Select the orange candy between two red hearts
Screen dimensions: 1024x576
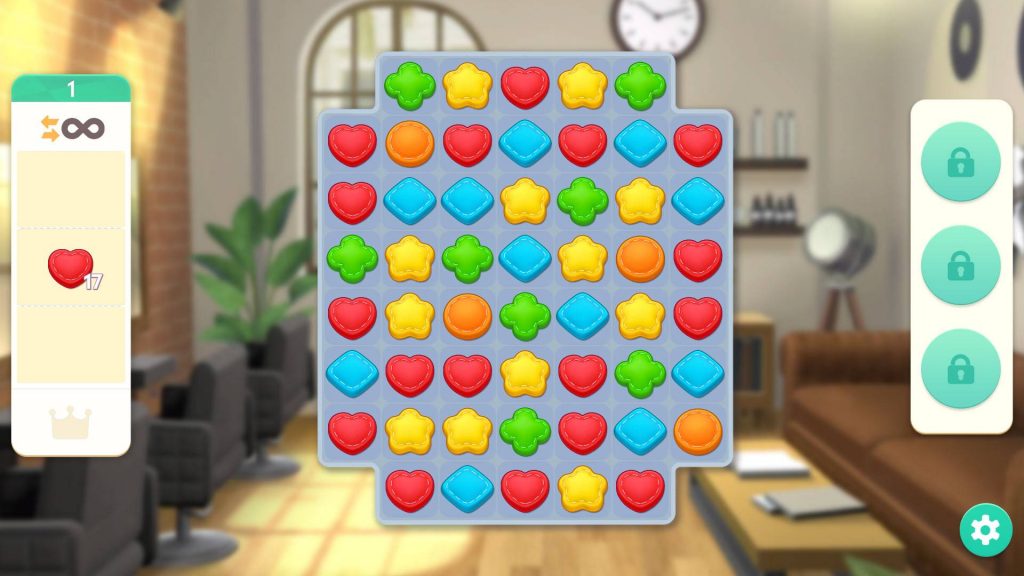[410, 144]
